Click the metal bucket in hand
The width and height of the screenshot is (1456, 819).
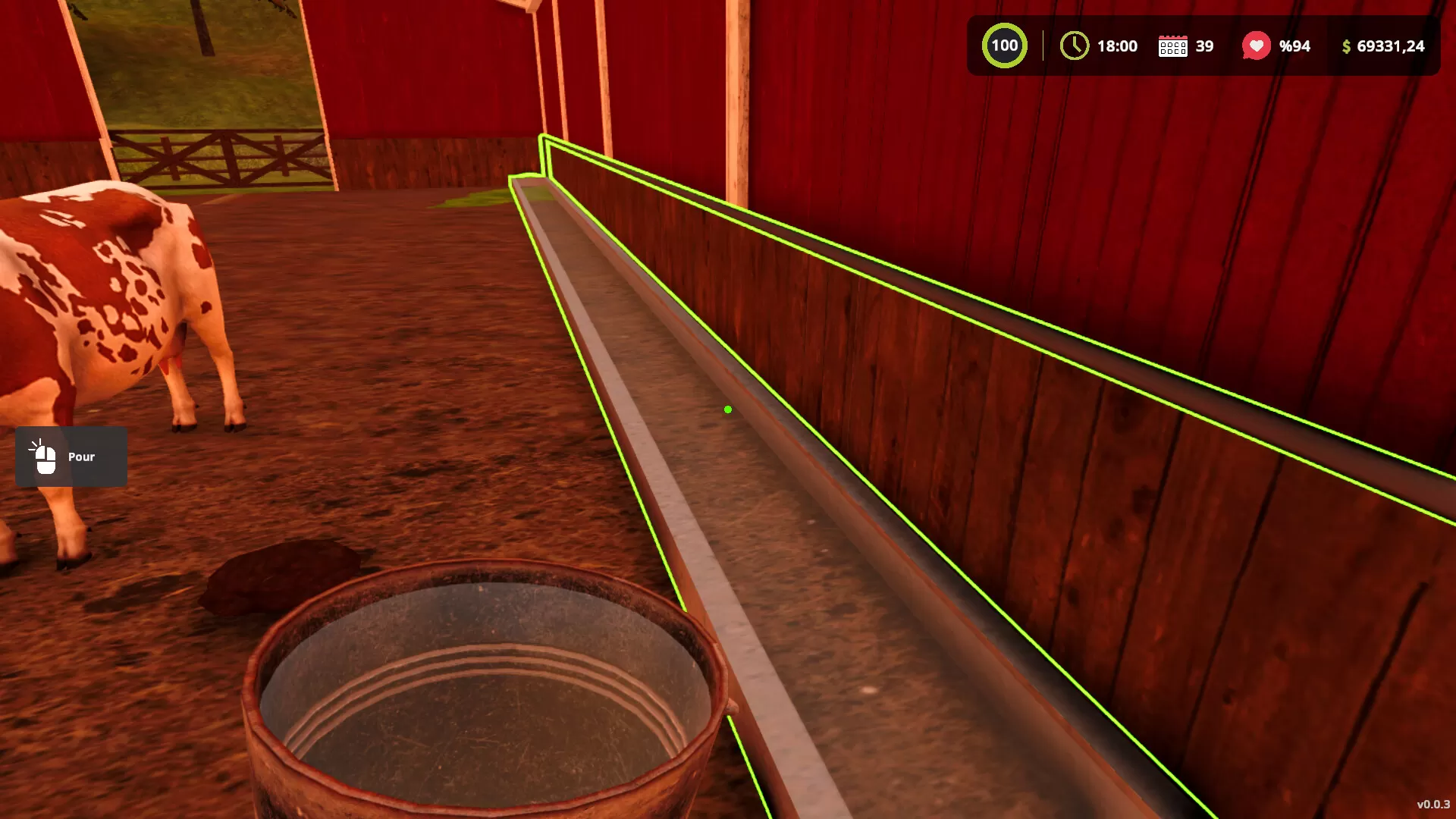point(478,682)
